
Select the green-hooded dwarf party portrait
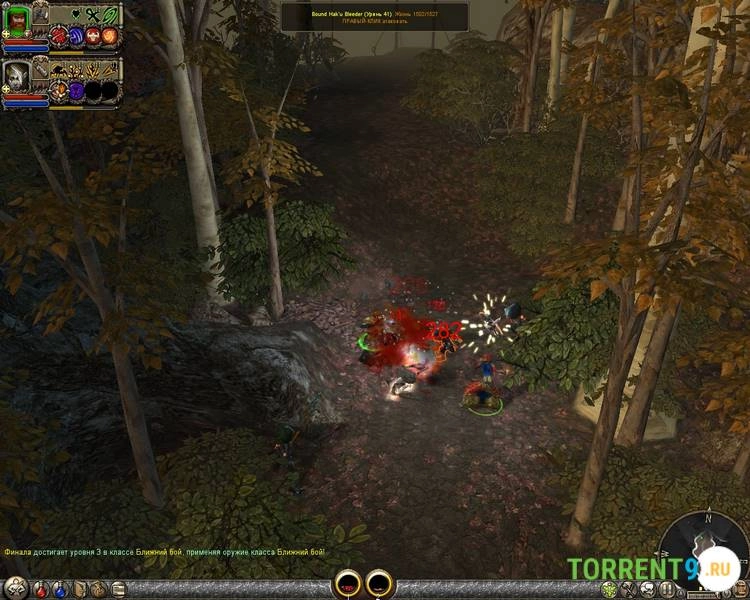click(x=18, y=21)
